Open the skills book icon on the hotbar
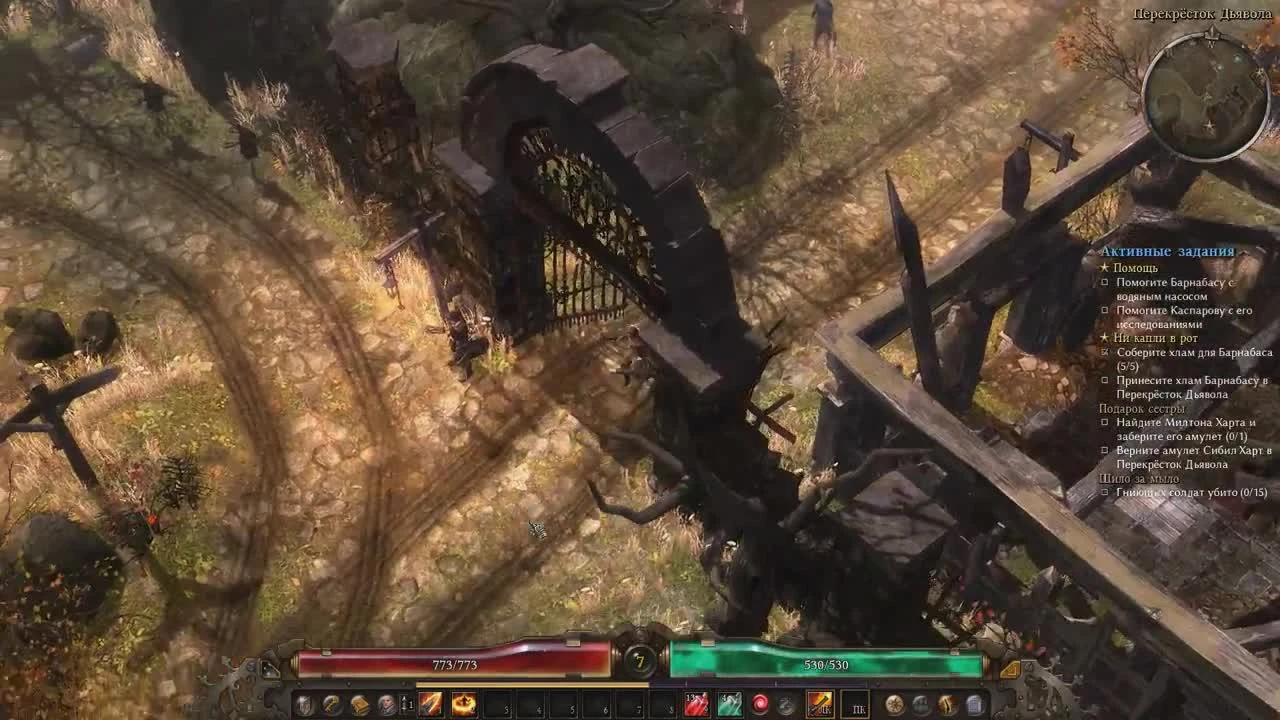The width and height of the screenshot is (1280, 720). tap(360, 703)
